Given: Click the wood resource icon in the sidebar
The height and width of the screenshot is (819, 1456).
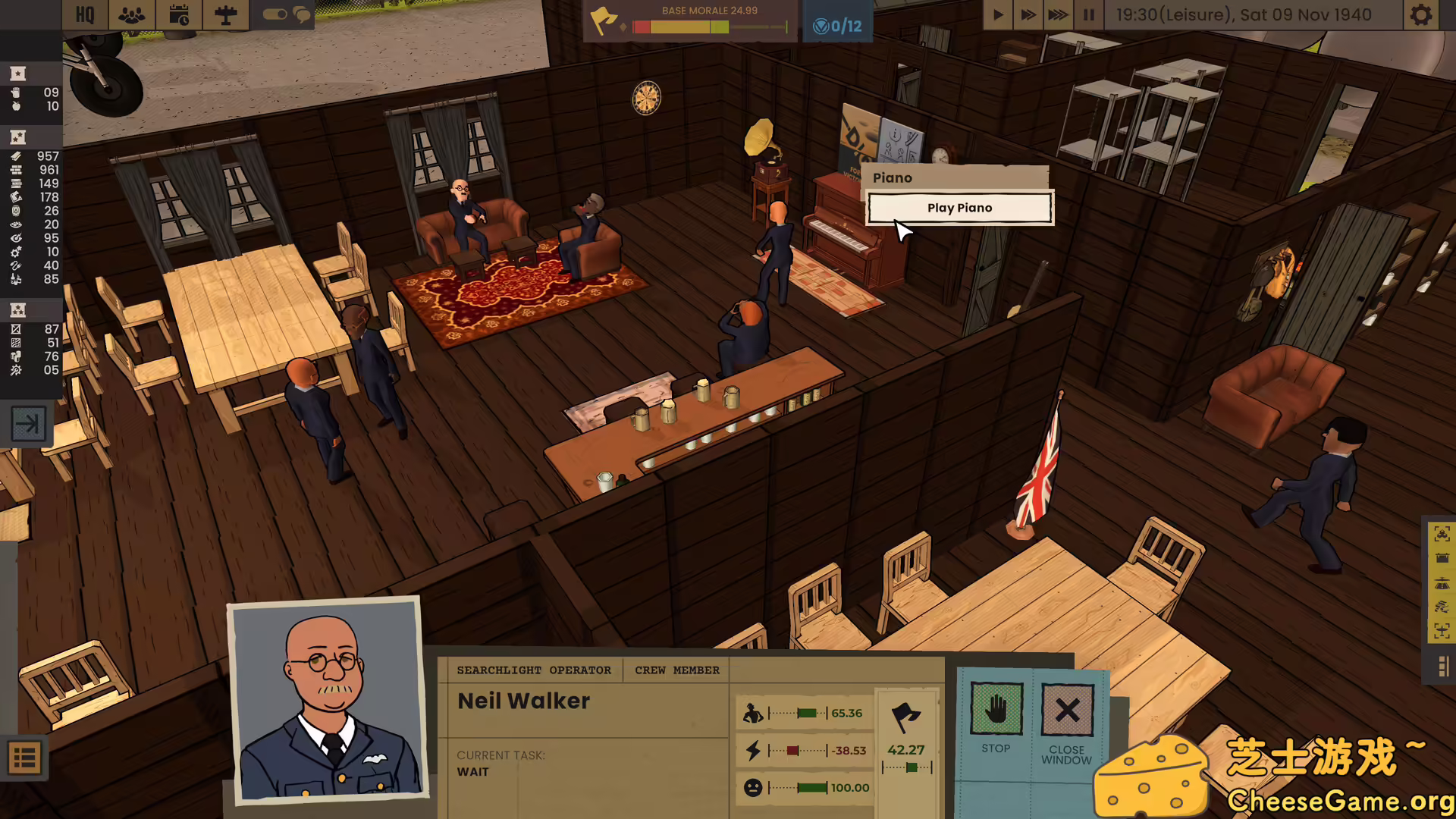Looking at the screenshot, I should point(17,155).
